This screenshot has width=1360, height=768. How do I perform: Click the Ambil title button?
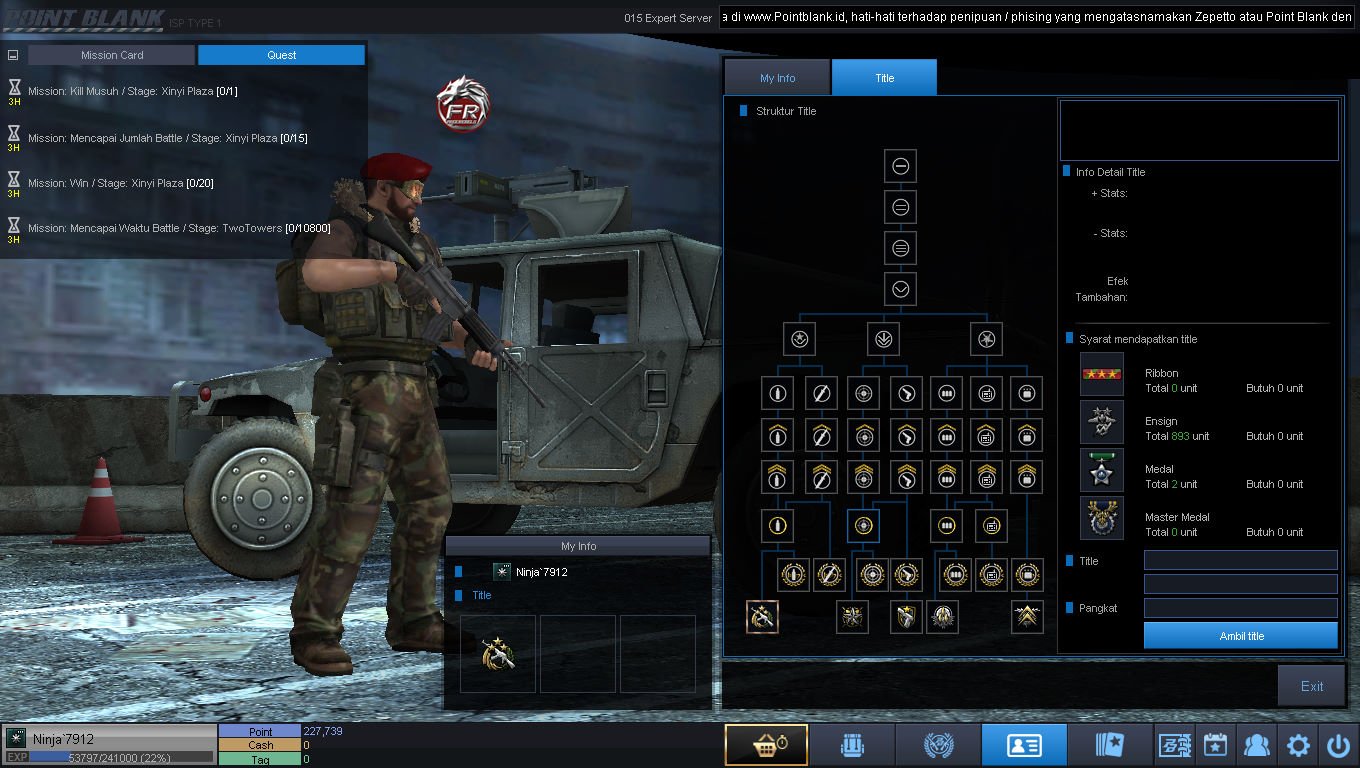point(1240,636)
